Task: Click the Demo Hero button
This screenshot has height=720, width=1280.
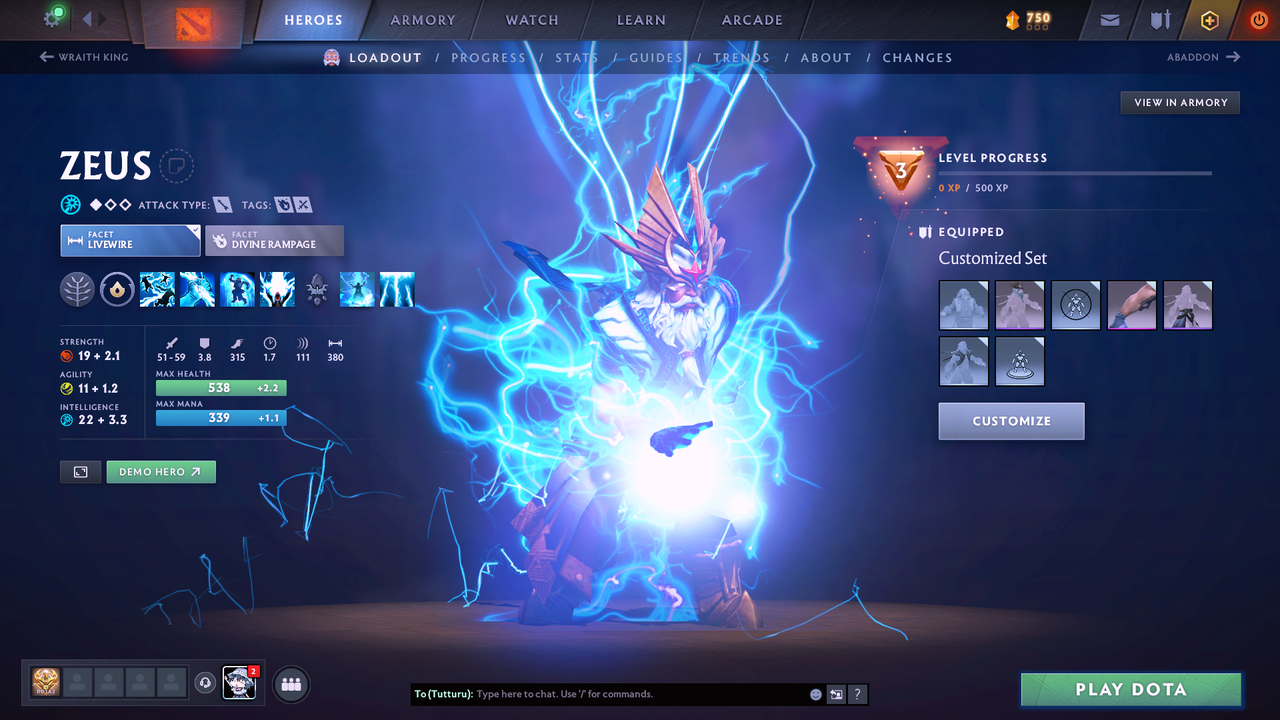Action: [161, 471]
